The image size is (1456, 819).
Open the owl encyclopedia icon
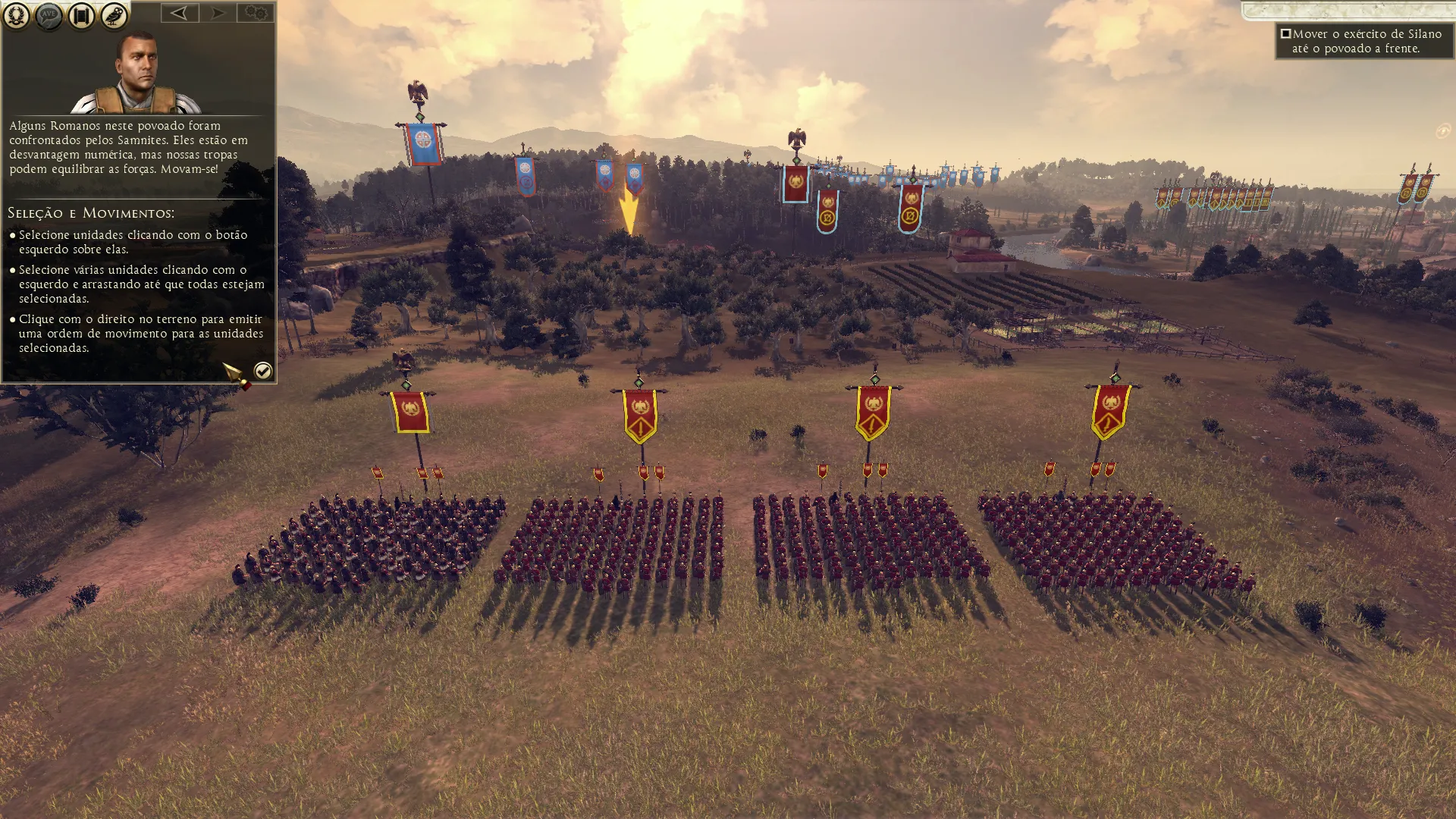pyautogui.click(x=114, y=15)
